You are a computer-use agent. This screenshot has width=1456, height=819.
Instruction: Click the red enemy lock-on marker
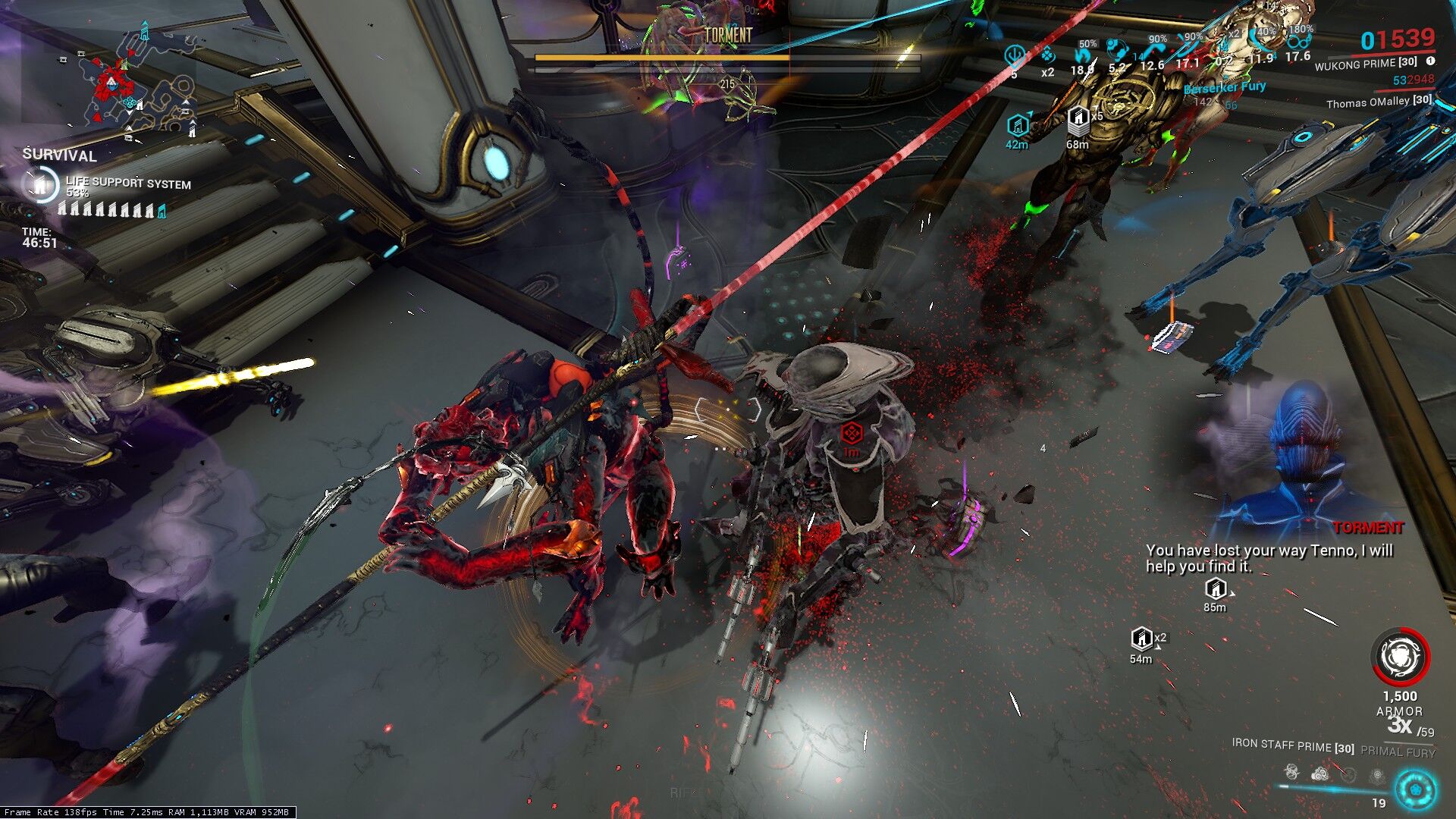(x=852, y=434)
